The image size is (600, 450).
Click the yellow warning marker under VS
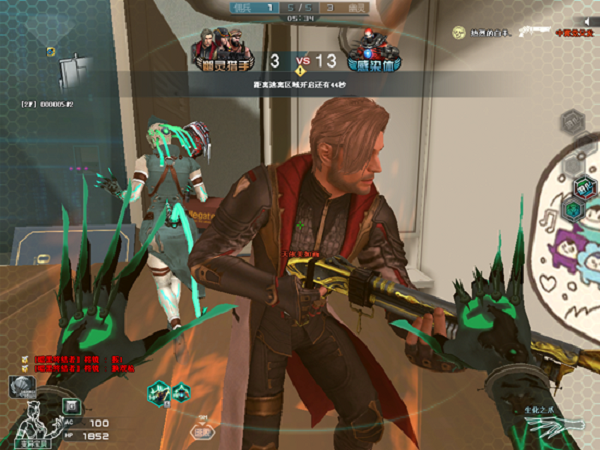pos(300,72)
